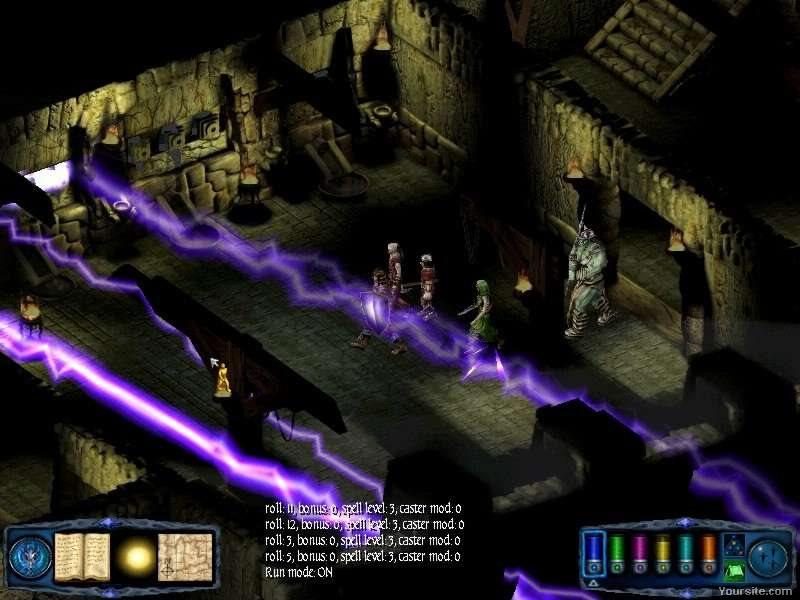Image resolution: width=800 pixels, height=600 pixels.
Task: Select the green party member vial
Action: pyautogui.click(x=617, y=552)
